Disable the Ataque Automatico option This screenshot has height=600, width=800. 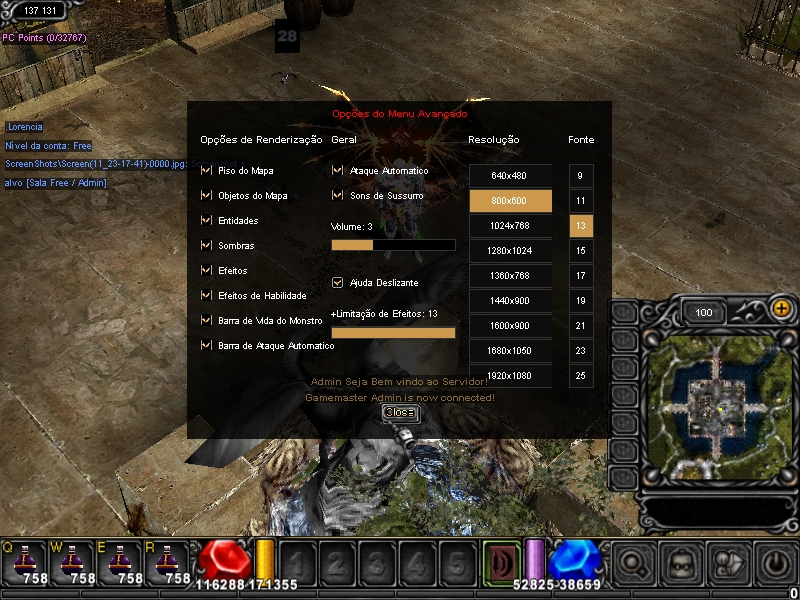[x=337, y=171]
